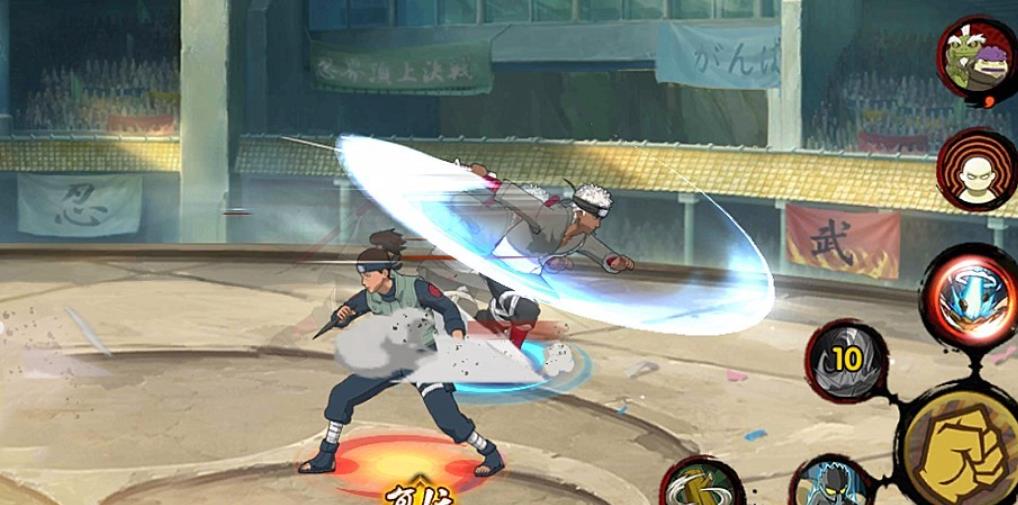Activate the red spiral face scroll icon
Screen dimensions: 1018x505
(977, 171)
